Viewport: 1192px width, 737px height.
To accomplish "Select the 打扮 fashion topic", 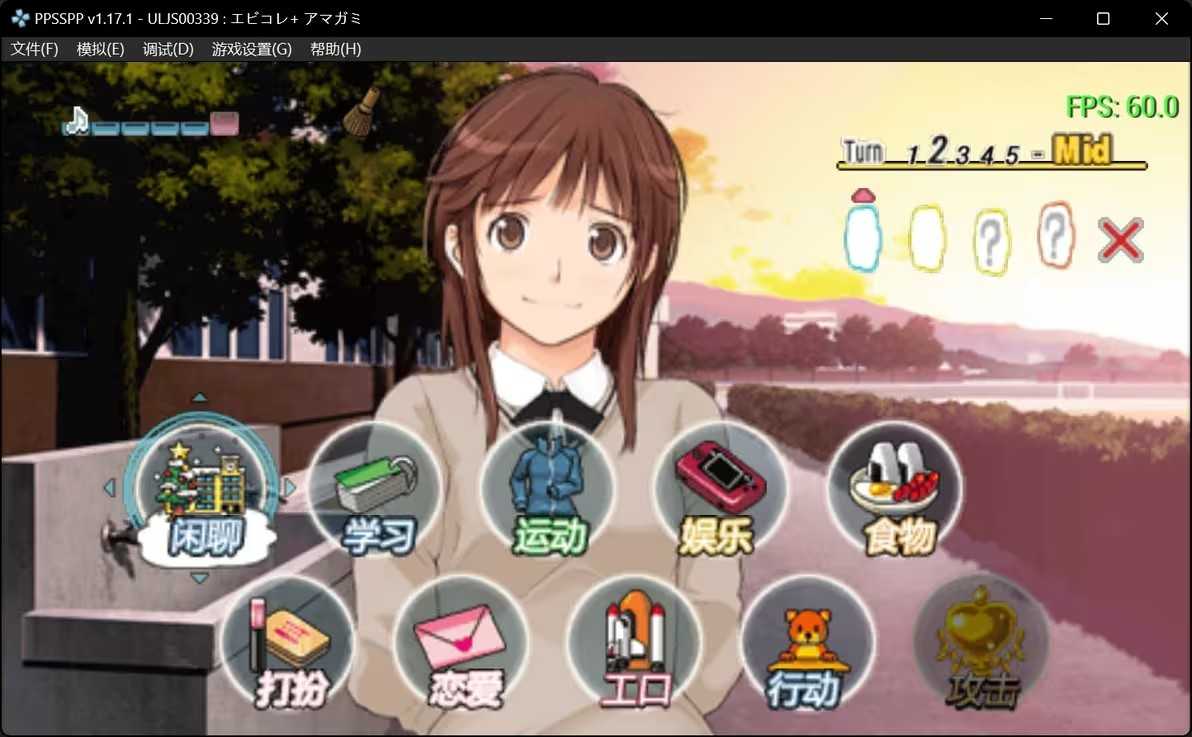I will 289,645.
